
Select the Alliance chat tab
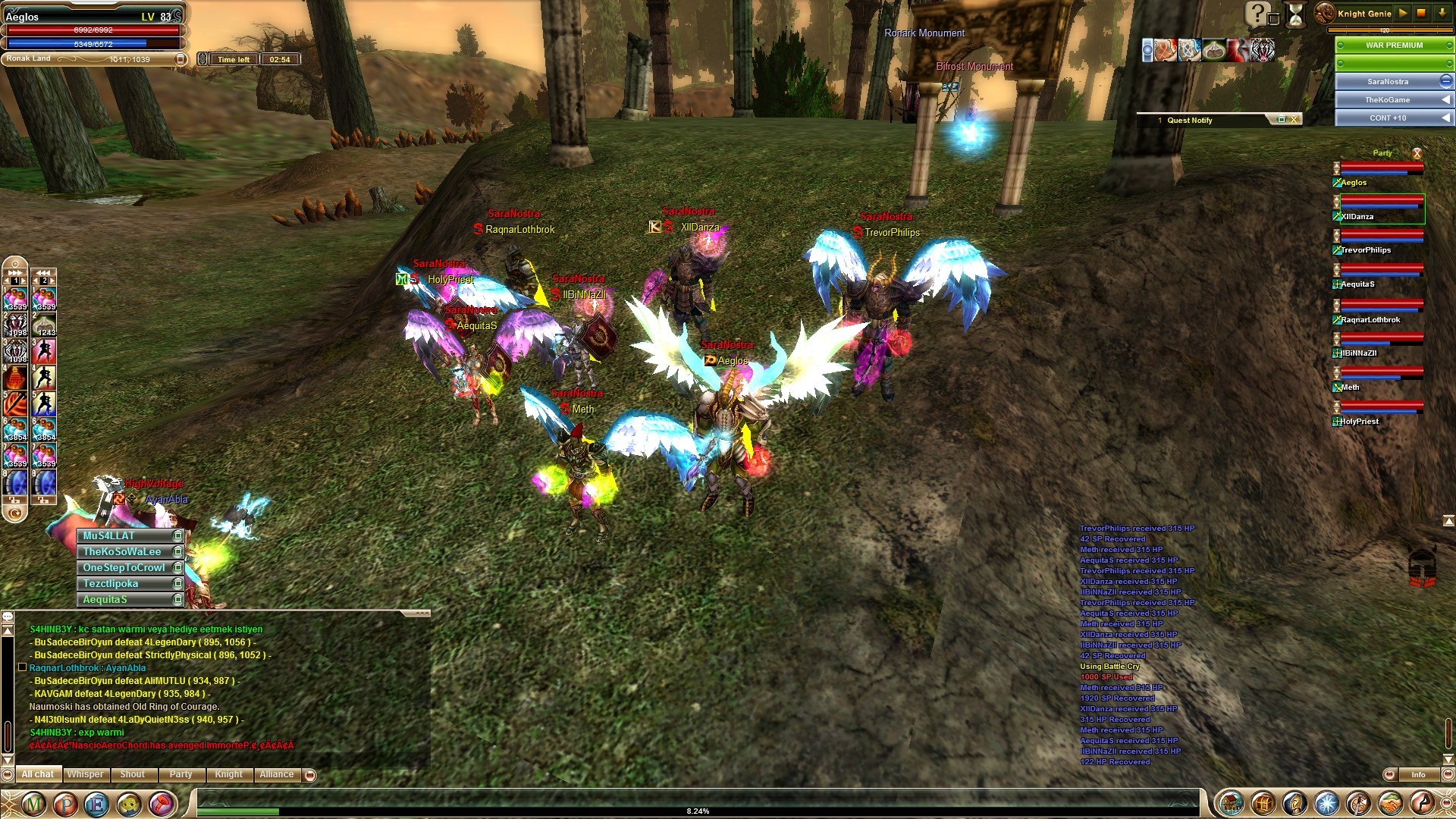(x=276, y=774)
